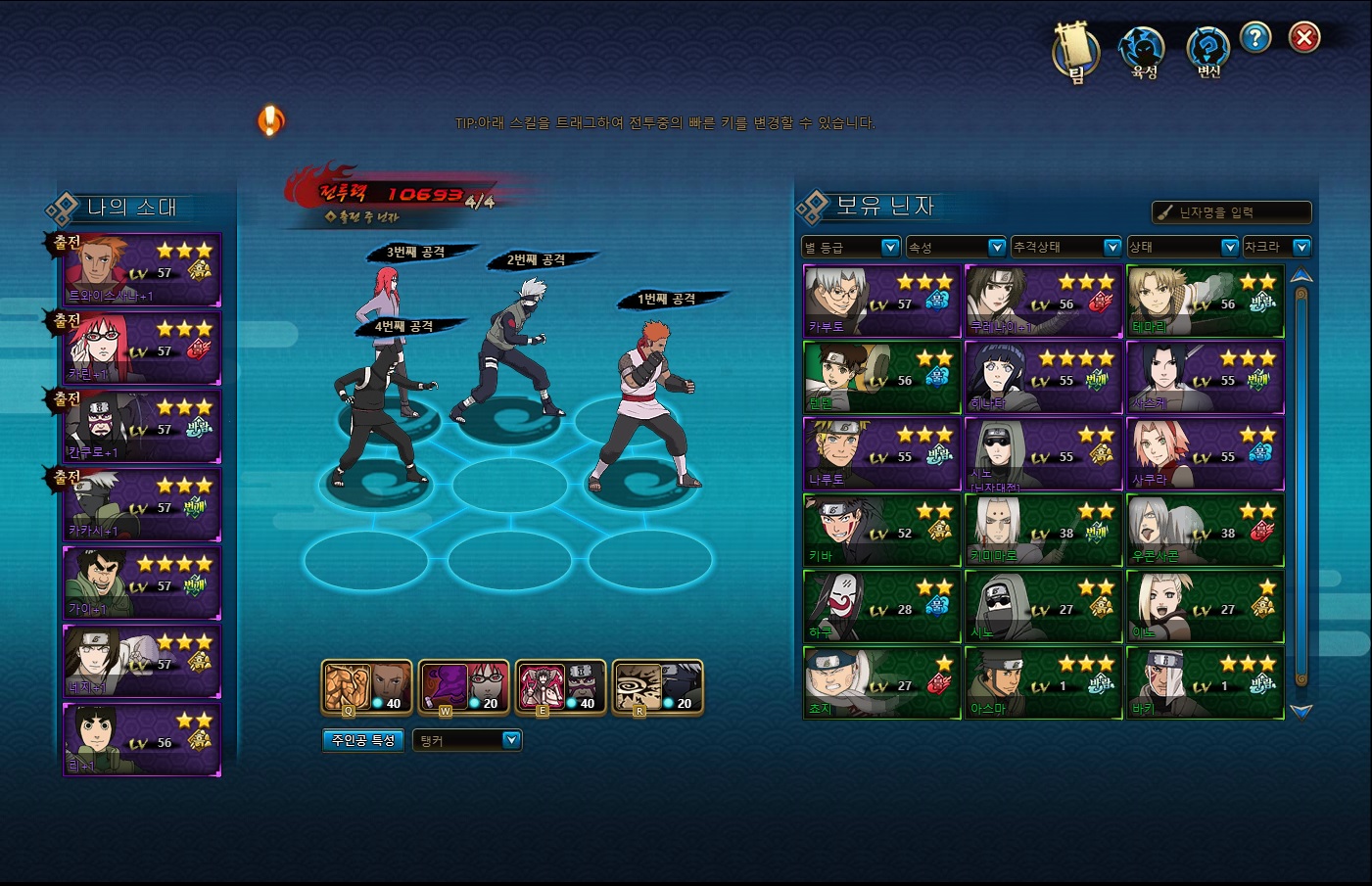The height and width of the screenshot is (886, 1372).
Task: Select the 사쿠라 ninja card
Action: click(x=1205, y=454)
